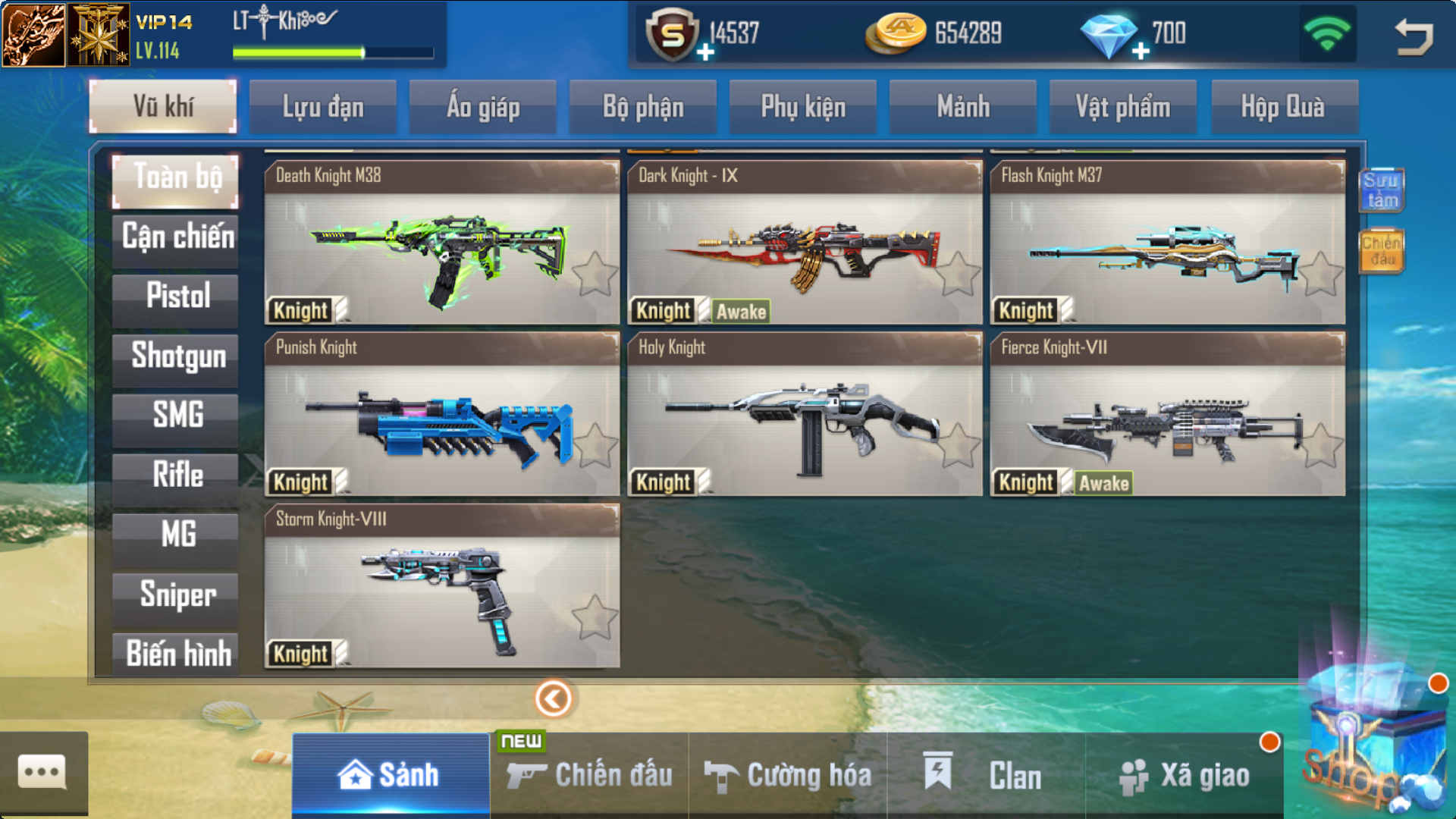Viewport: 1456px width, 819px height.
Task: Choose the Shotgun weapon filter
Action: [177, 356]
